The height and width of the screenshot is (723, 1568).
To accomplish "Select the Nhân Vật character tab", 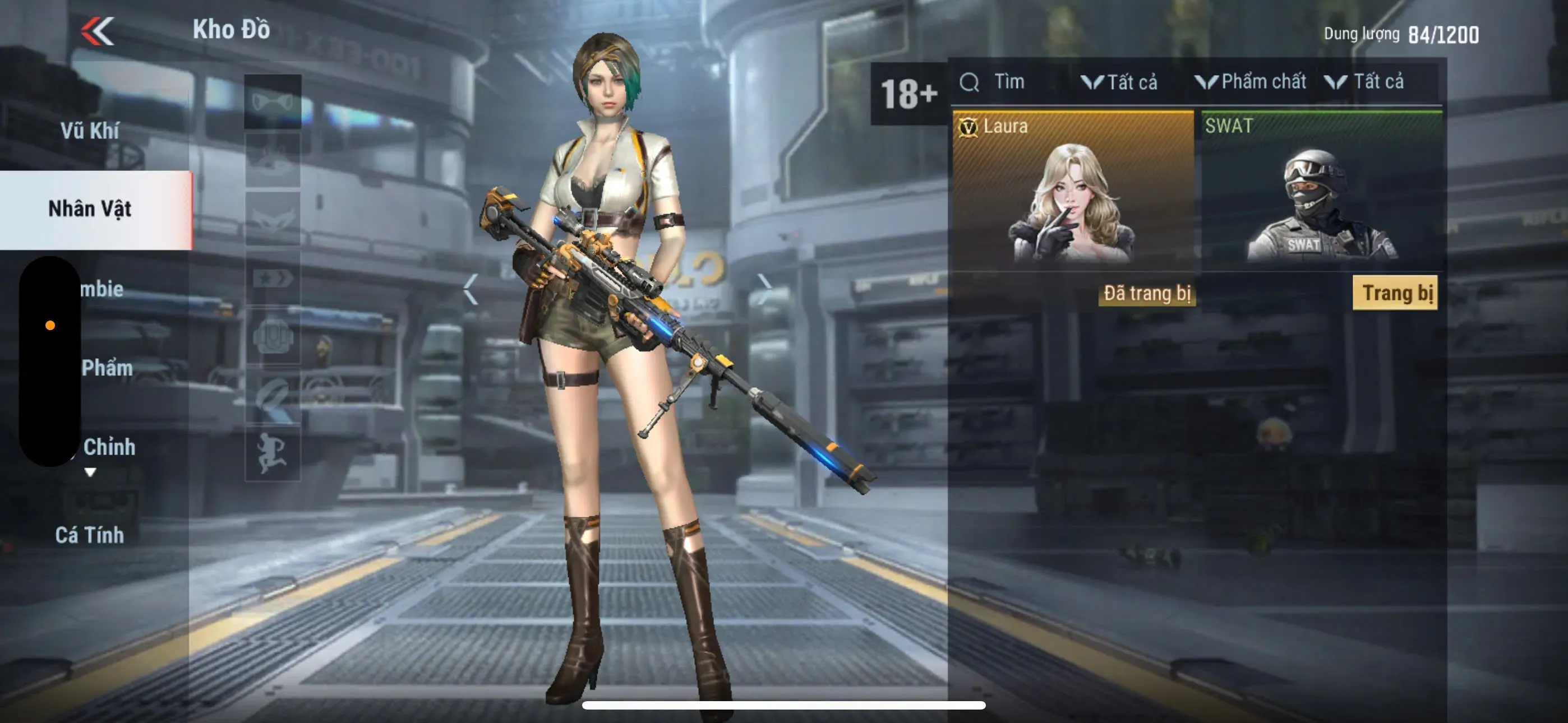I will (x=90, y=208).
